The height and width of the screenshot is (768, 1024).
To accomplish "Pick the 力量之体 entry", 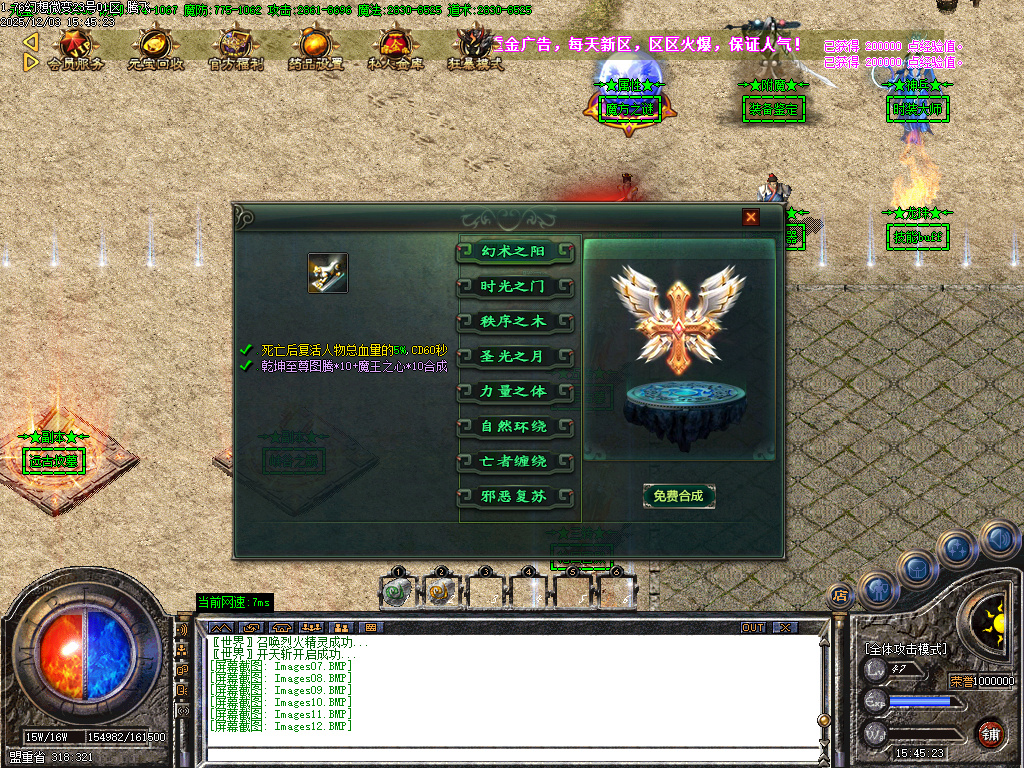I will pos(515,391).
